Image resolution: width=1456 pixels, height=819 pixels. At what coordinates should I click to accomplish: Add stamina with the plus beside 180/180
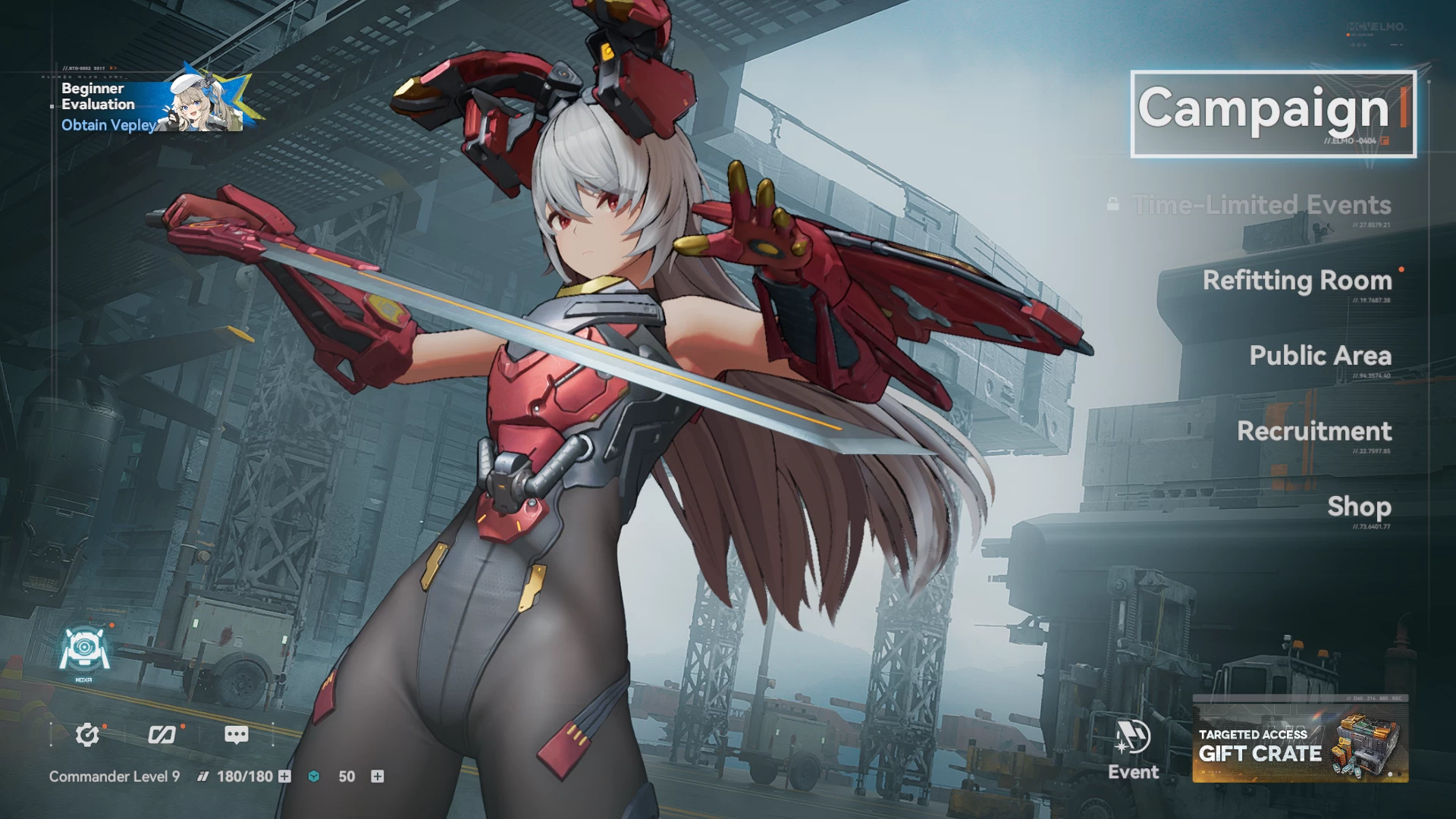click(284, 777)
